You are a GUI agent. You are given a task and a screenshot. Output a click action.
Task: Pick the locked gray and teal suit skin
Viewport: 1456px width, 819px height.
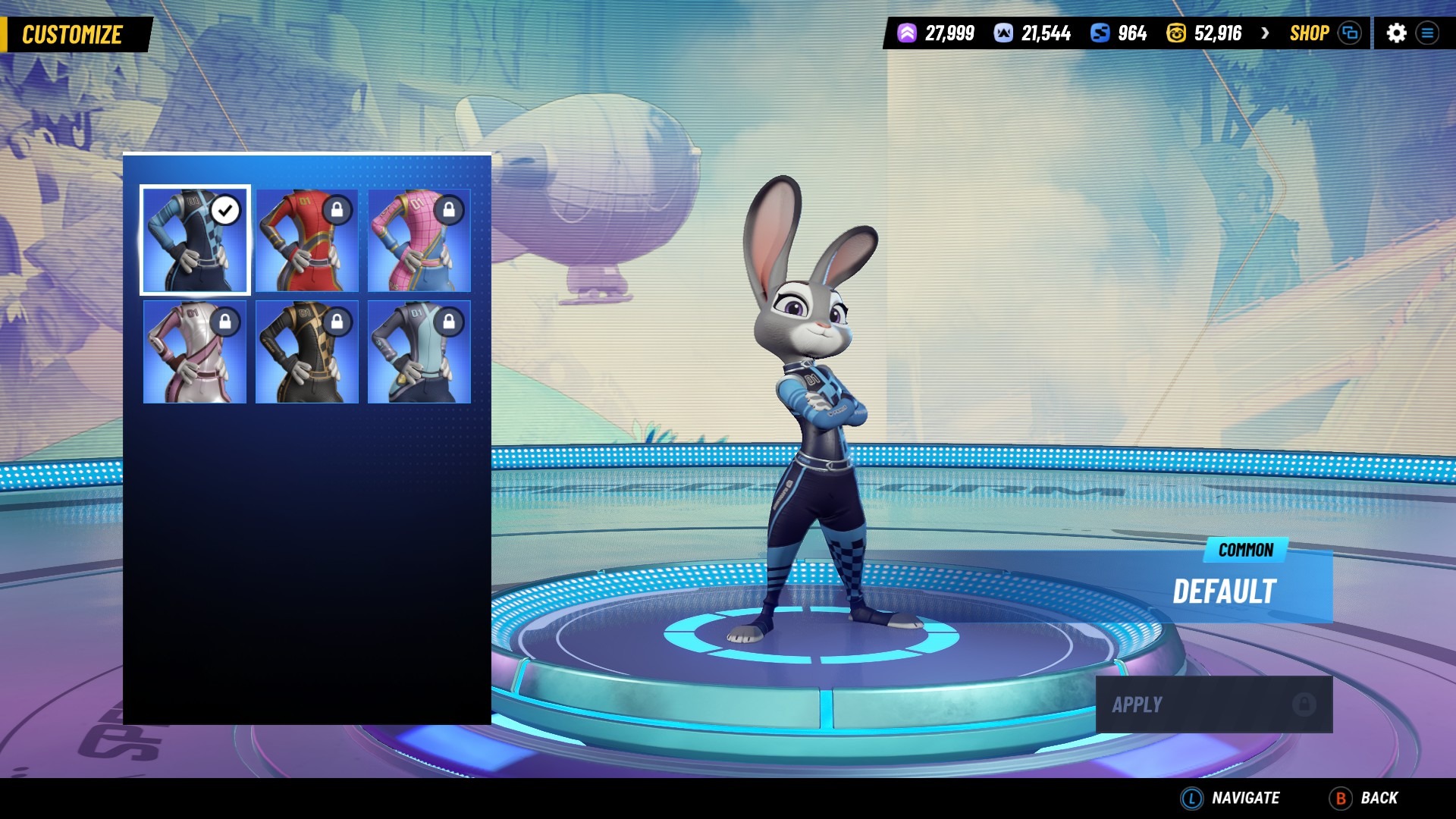[x=419, y=352]
